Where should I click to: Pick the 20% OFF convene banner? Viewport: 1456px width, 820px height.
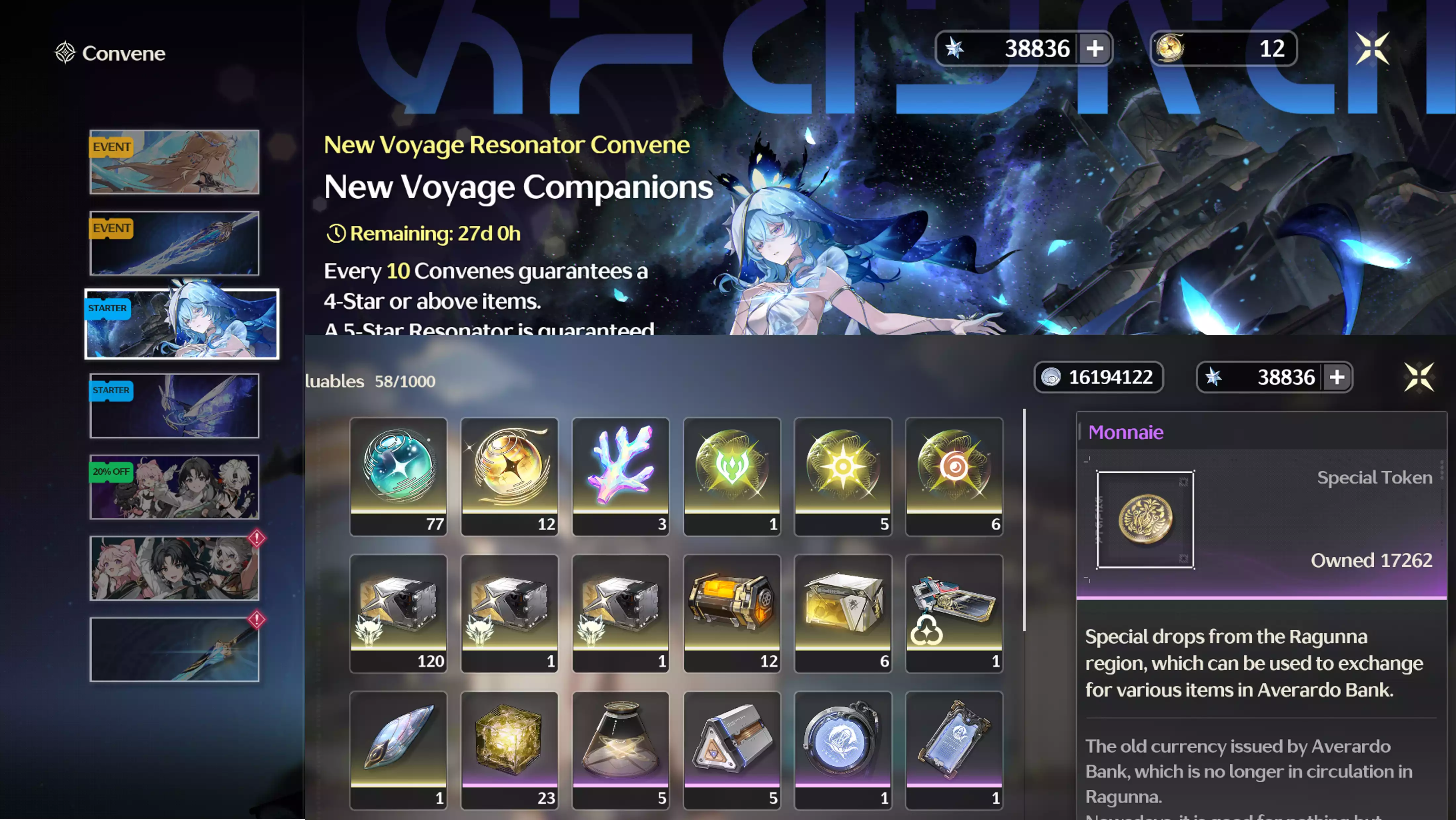[174, 487]
